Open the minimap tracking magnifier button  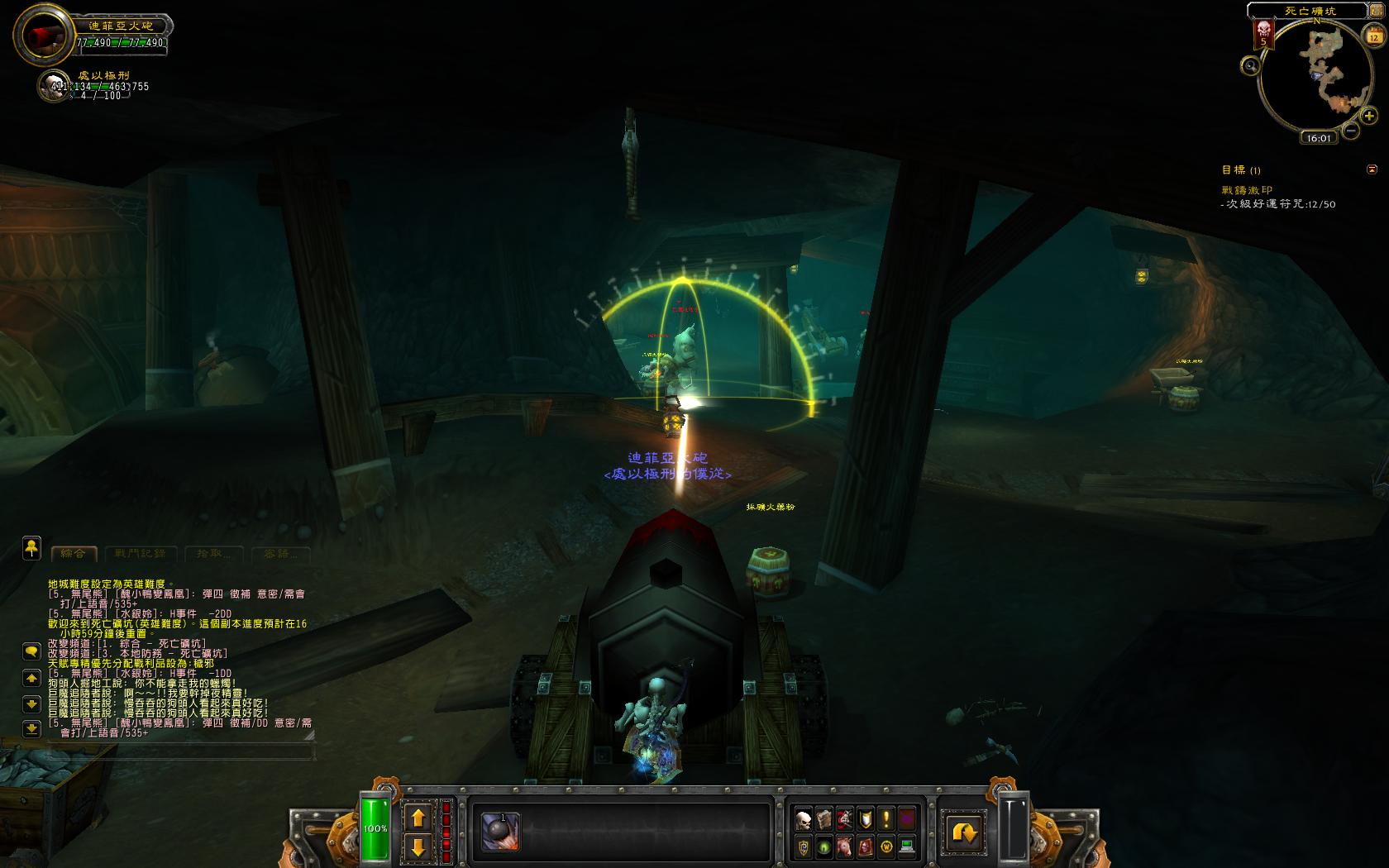pos(1251,66)
